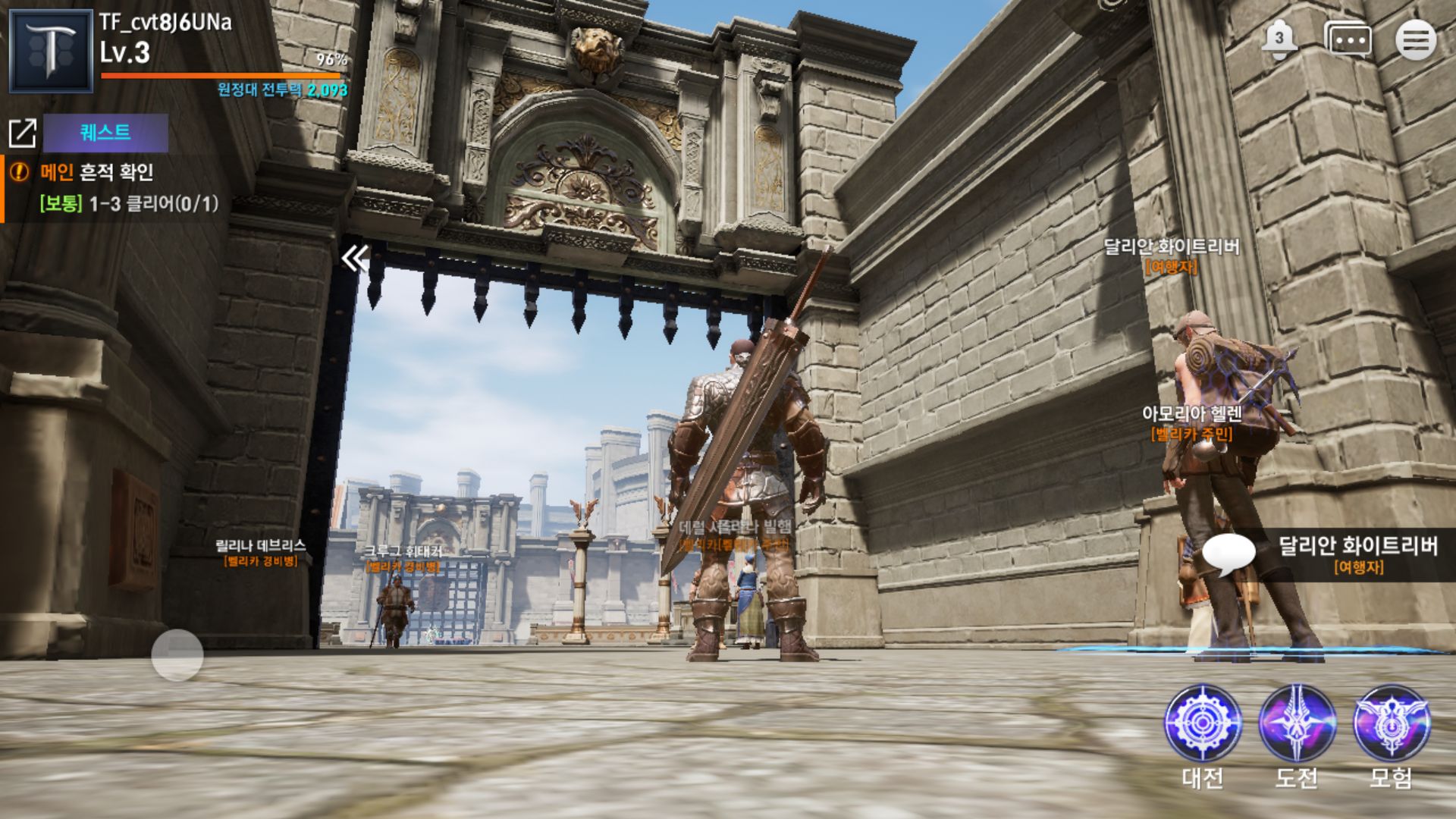Switch to the 퀘스트 tab
1456x819 pixels.
click(105, 133)
